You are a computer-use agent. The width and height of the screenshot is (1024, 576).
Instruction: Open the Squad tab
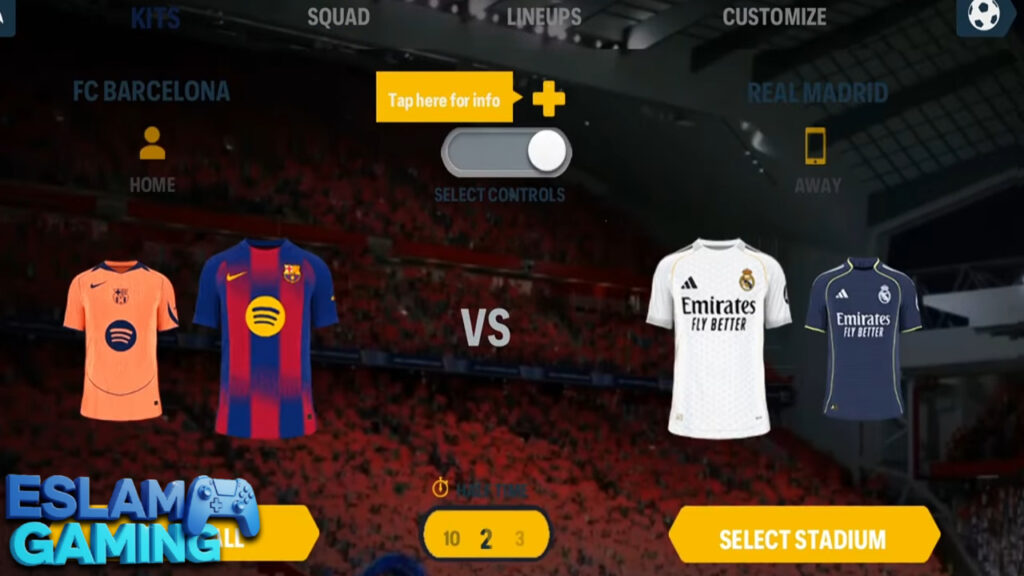338,17
